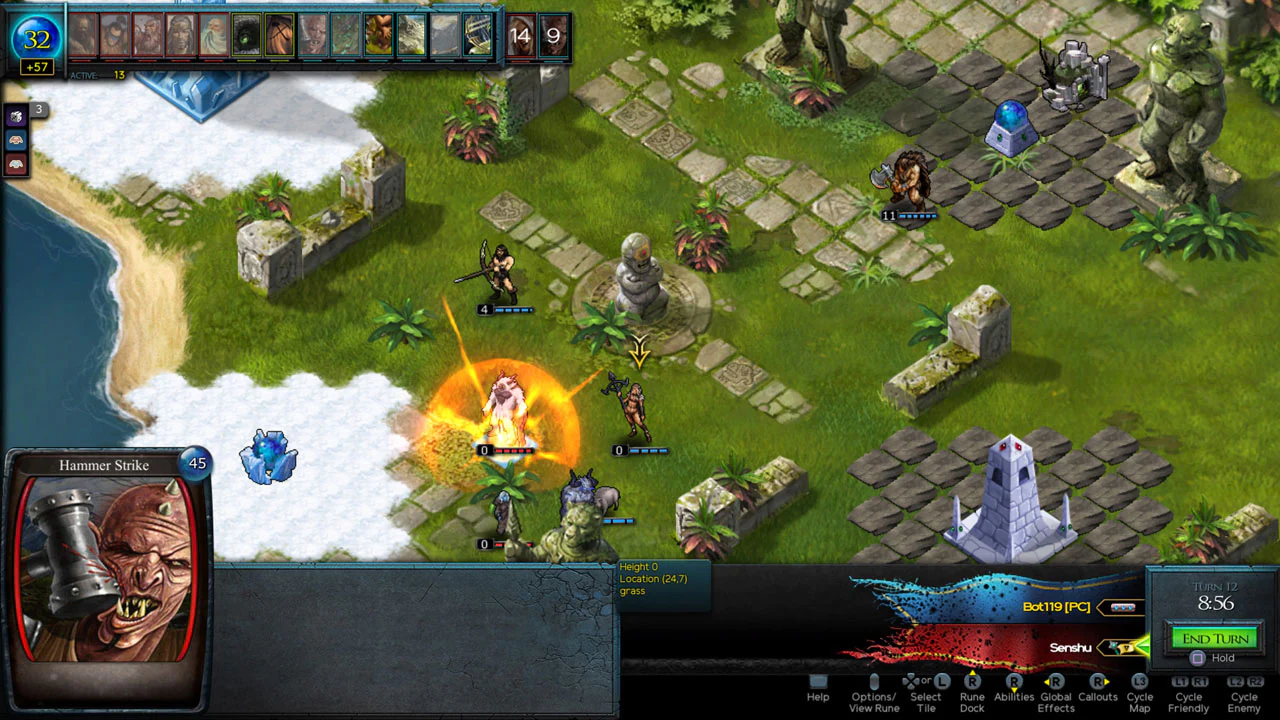
Task: Expand the yellow arrow next to Global Effects
Action: pyautogui.click(x=1046, y=682)
